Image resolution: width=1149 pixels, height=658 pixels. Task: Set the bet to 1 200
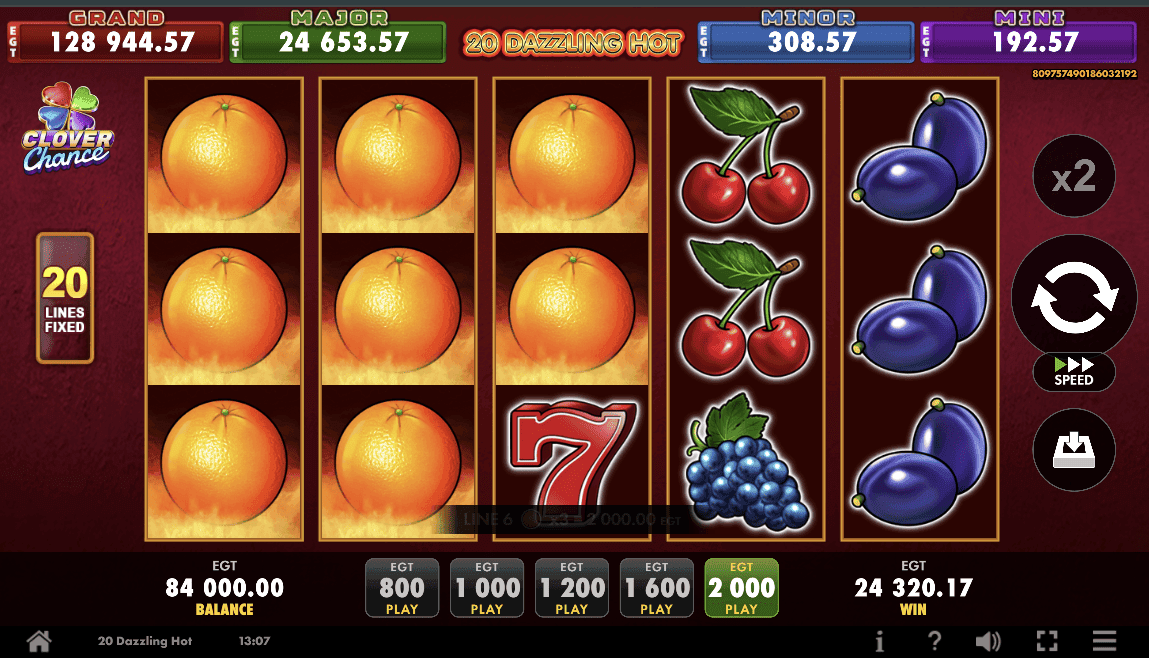[x=572, y=588]
